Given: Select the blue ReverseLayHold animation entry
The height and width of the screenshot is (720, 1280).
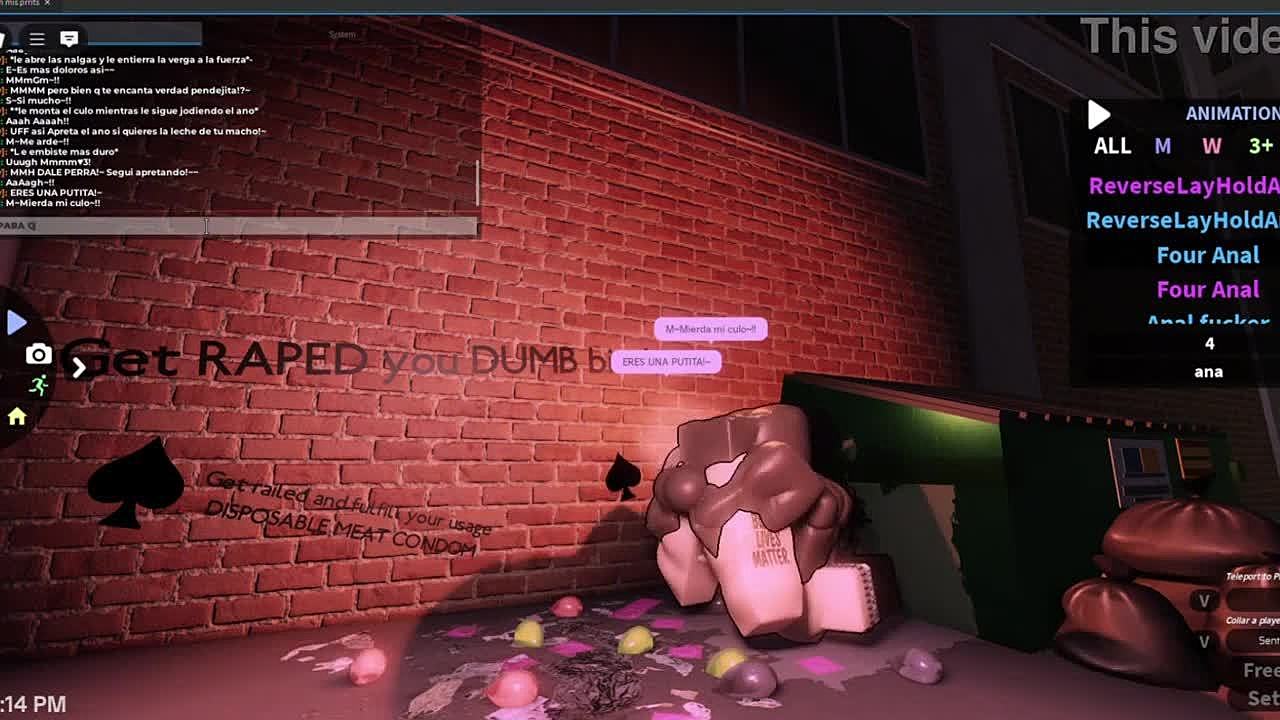Looking at the screenshot, I should click(1183, 220).
